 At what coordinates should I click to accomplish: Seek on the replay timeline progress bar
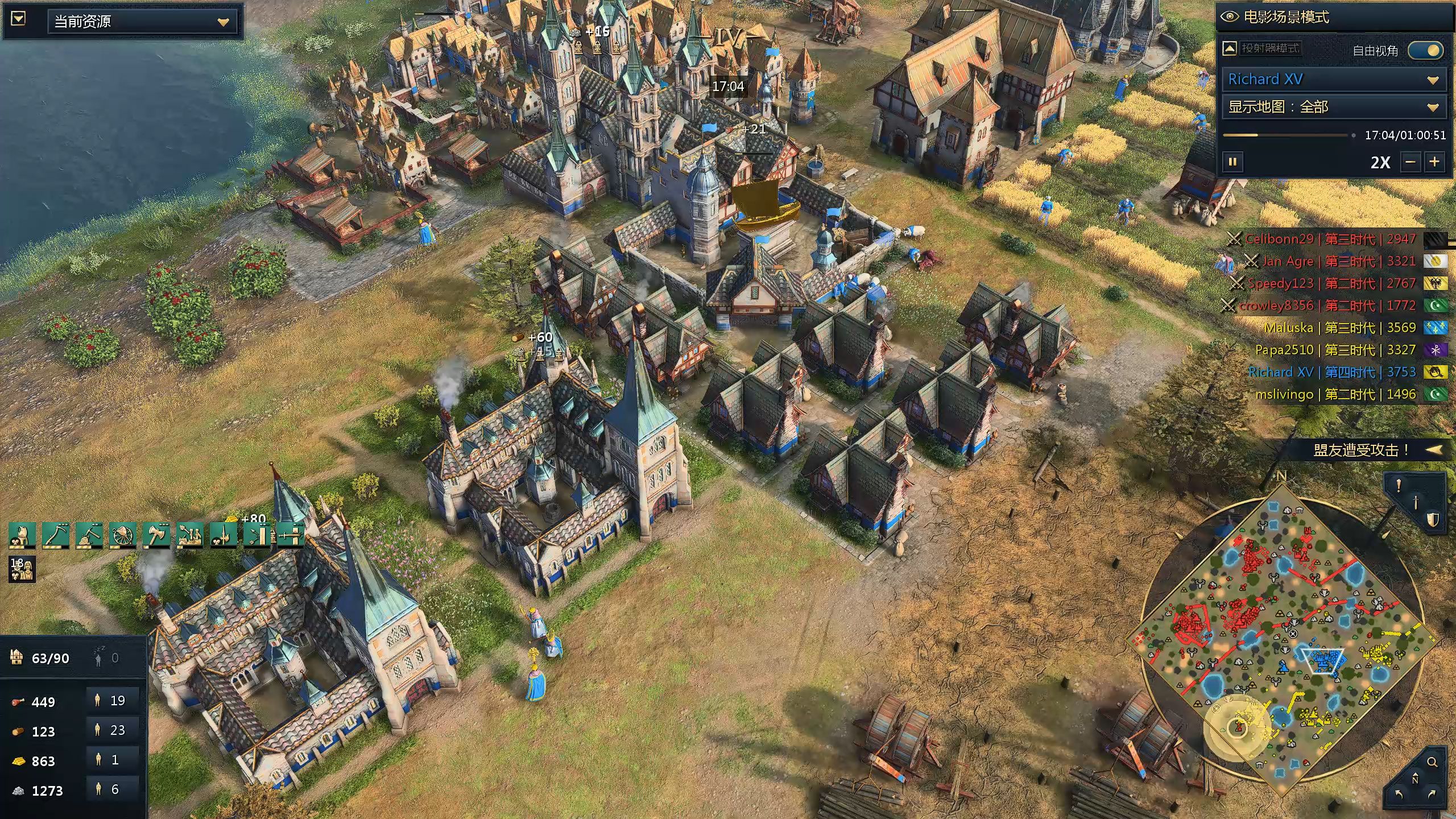click(1285, 135)
